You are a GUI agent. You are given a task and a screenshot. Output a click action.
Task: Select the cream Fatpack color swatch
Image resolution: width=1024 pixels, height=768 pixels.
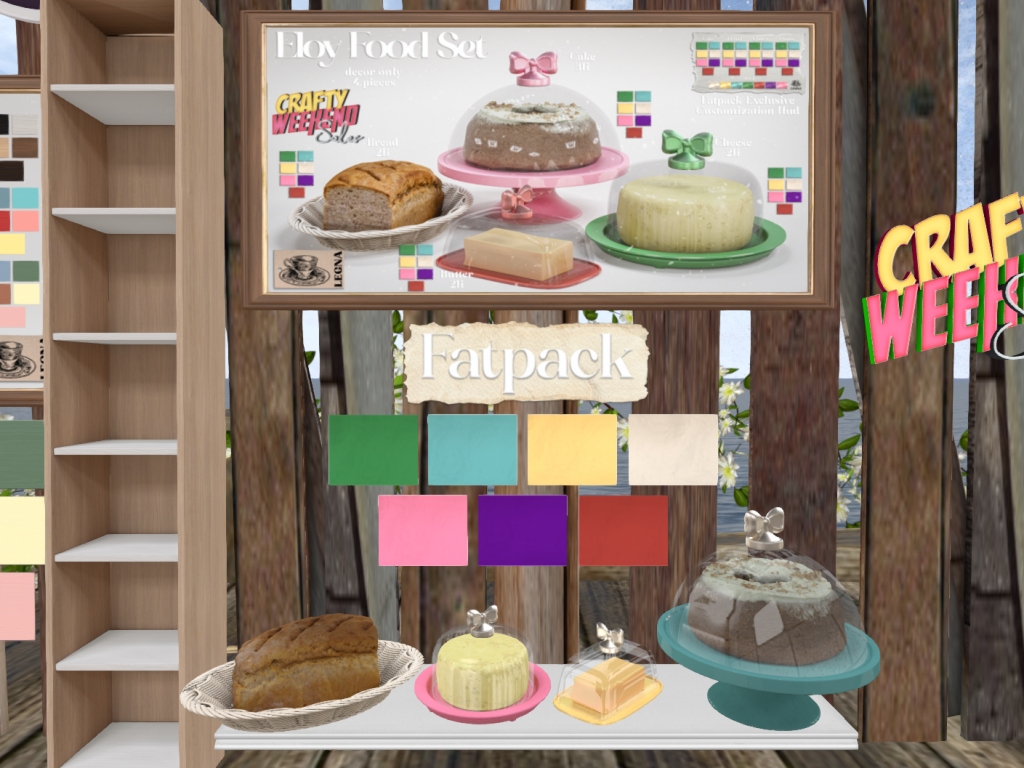673,450
